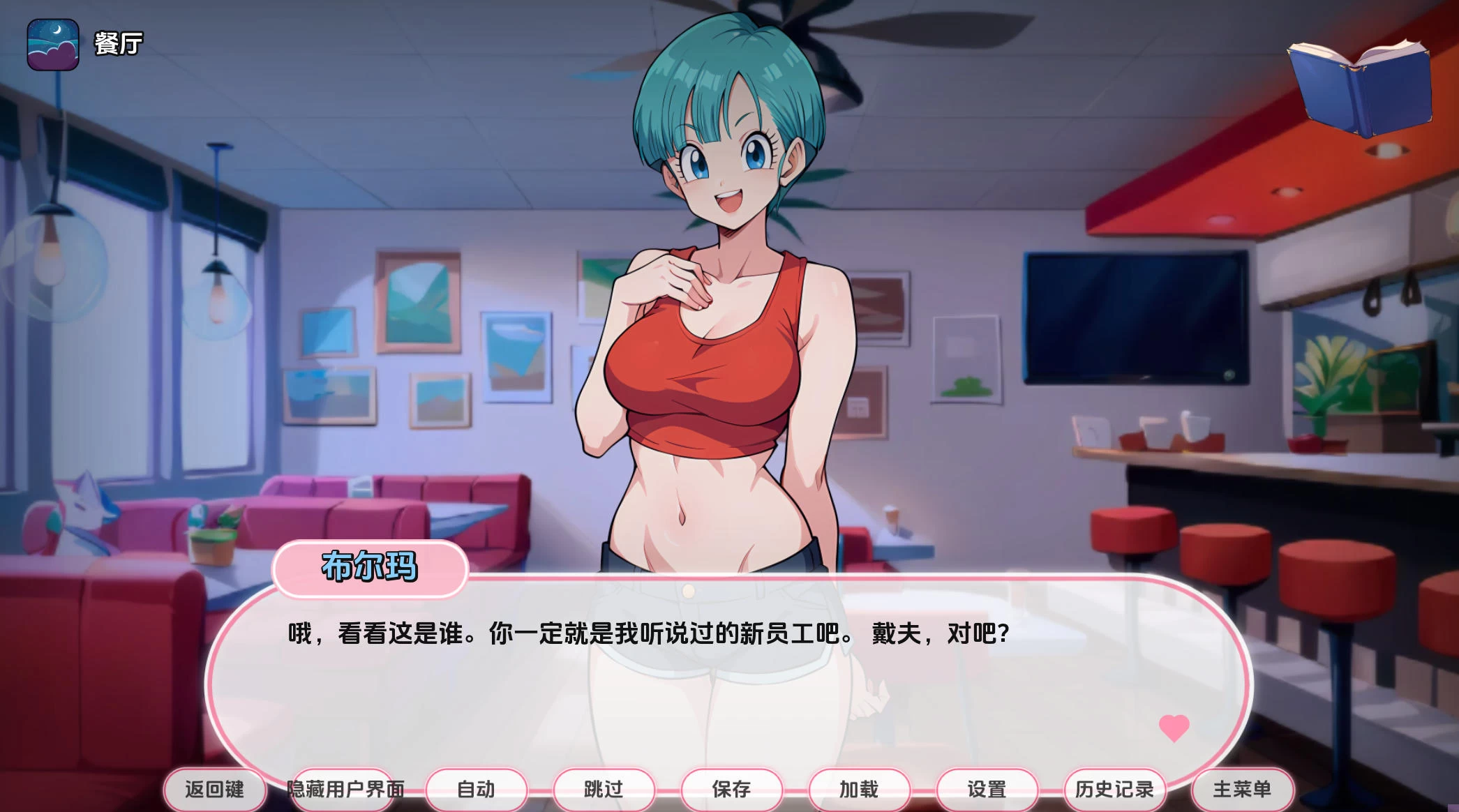Open the quick menu bar's 设置 panel
The width and height of the screenshot is (1459, 812).
986,789
